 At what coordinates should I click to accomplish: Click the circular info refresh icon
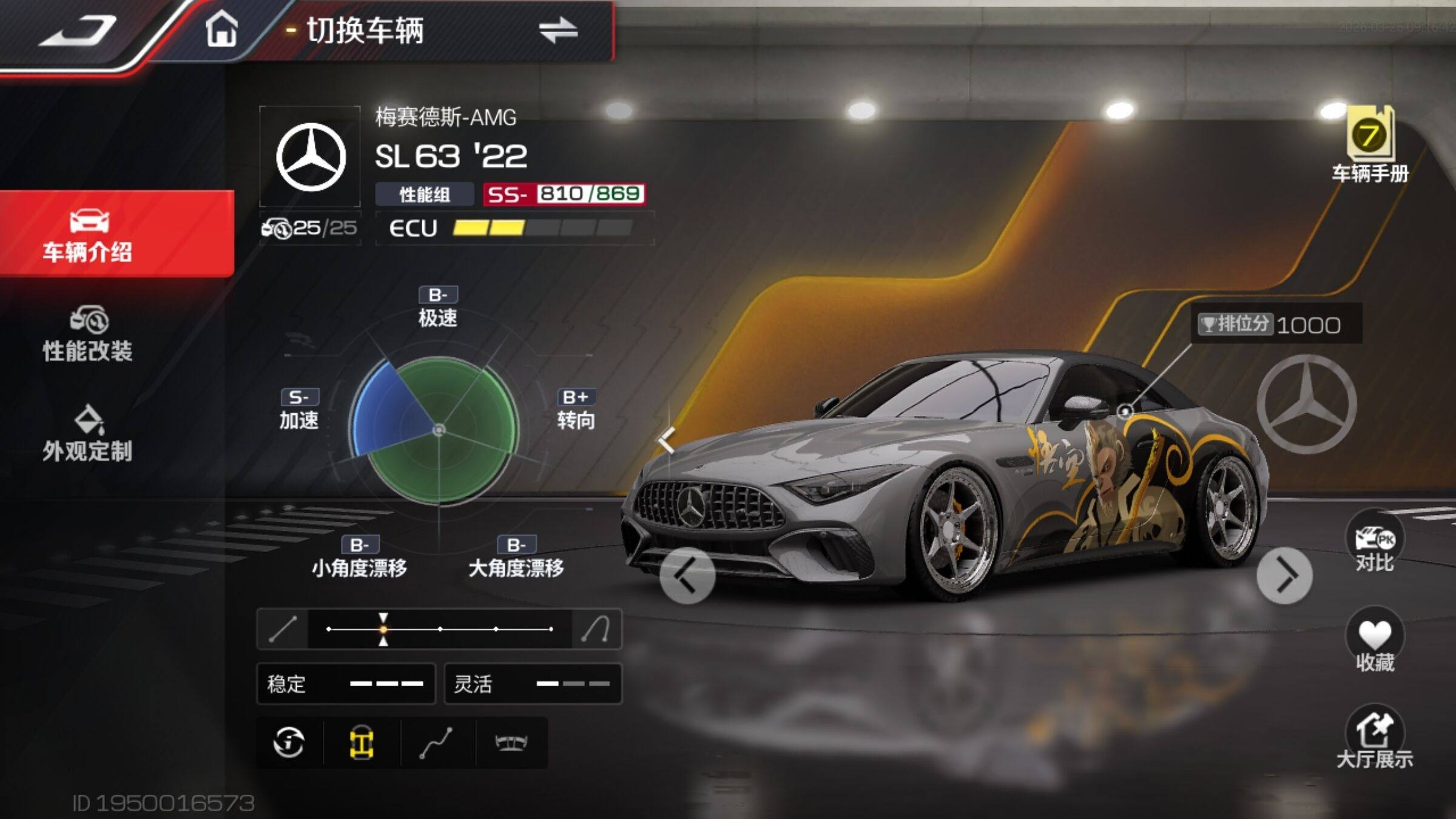coord(289,743)
